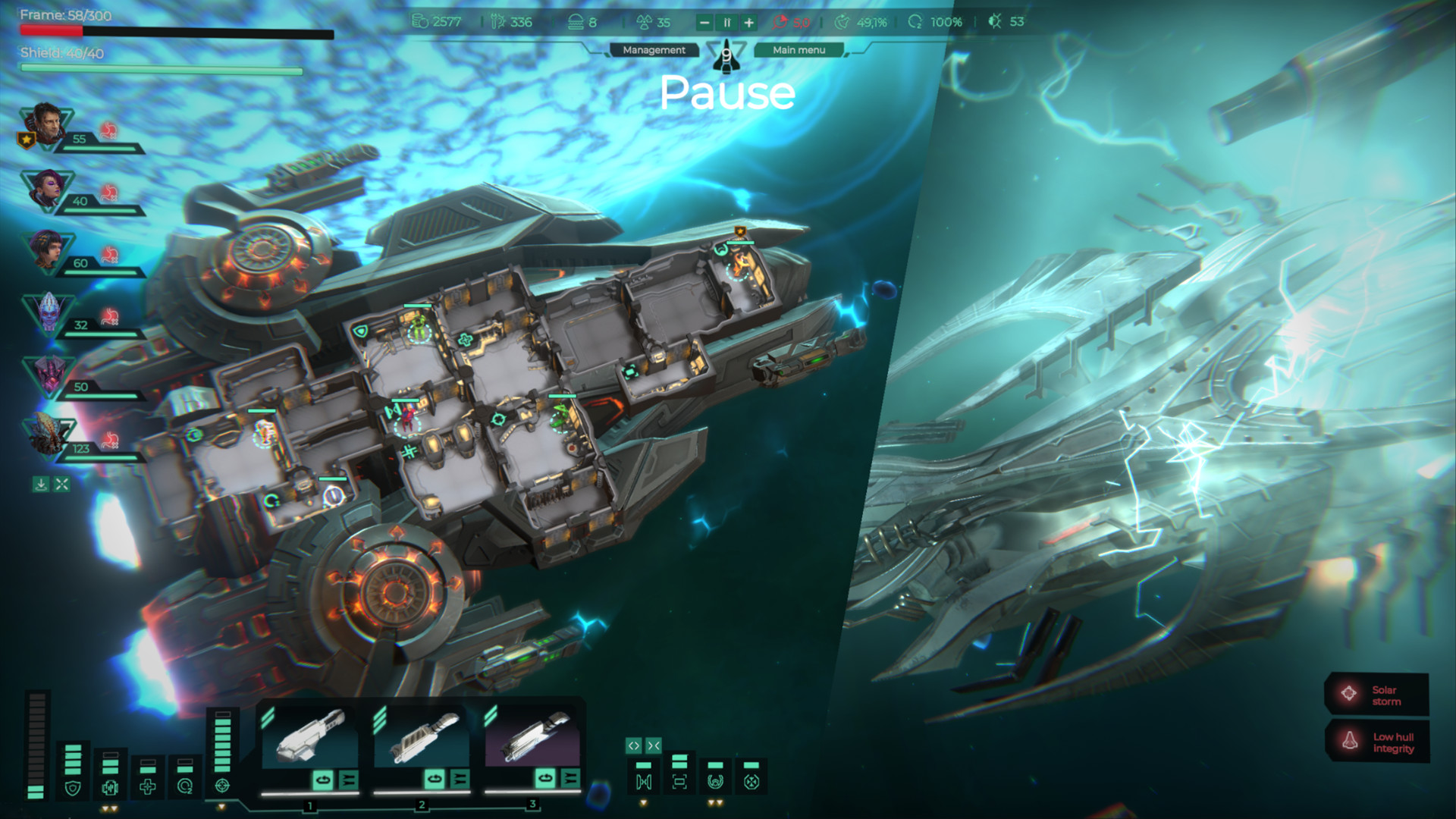Click the radiation counter icon showing 35
This screenshot has width=1456, height=819.
click(645, 22)
